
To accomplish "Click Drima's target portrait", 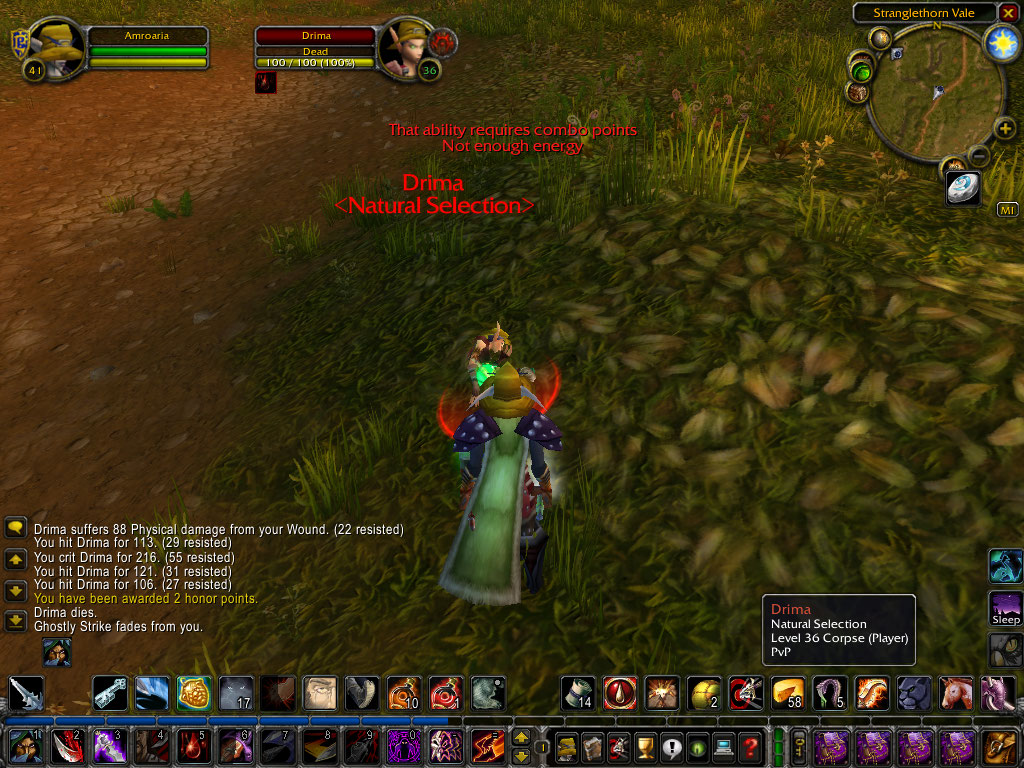I will pos(404,48).
